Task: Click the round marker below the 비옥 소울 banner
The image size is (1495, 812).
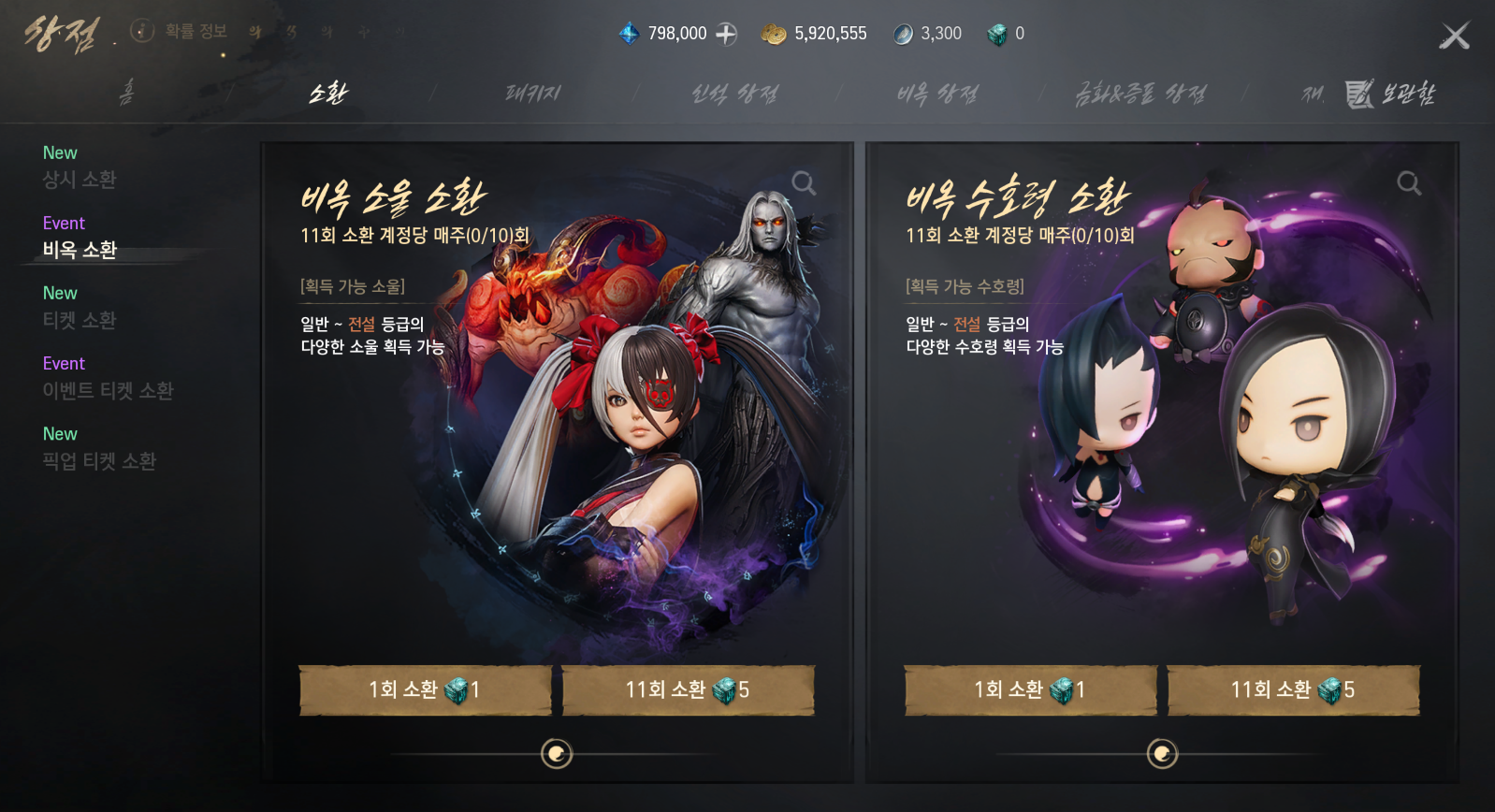Action: [557, 754]
